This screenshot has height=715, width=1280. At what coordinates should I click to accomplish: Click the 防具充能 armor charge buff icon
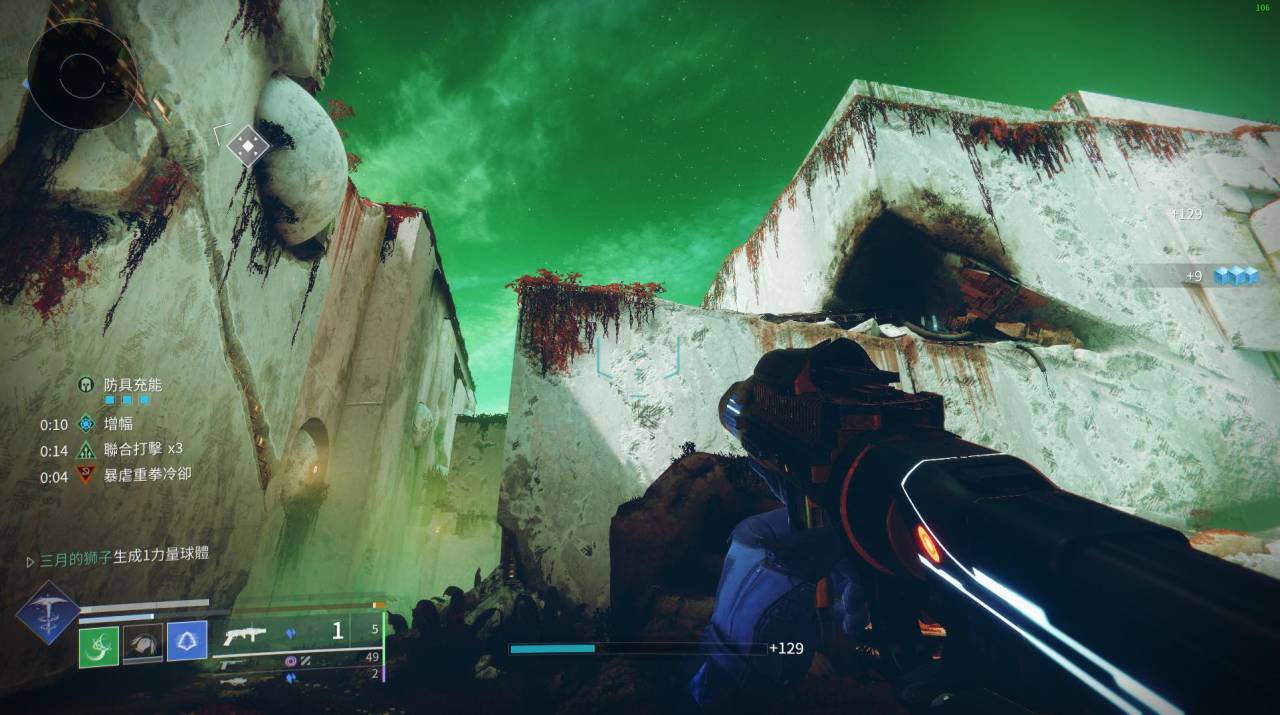(x=86, y=384)
